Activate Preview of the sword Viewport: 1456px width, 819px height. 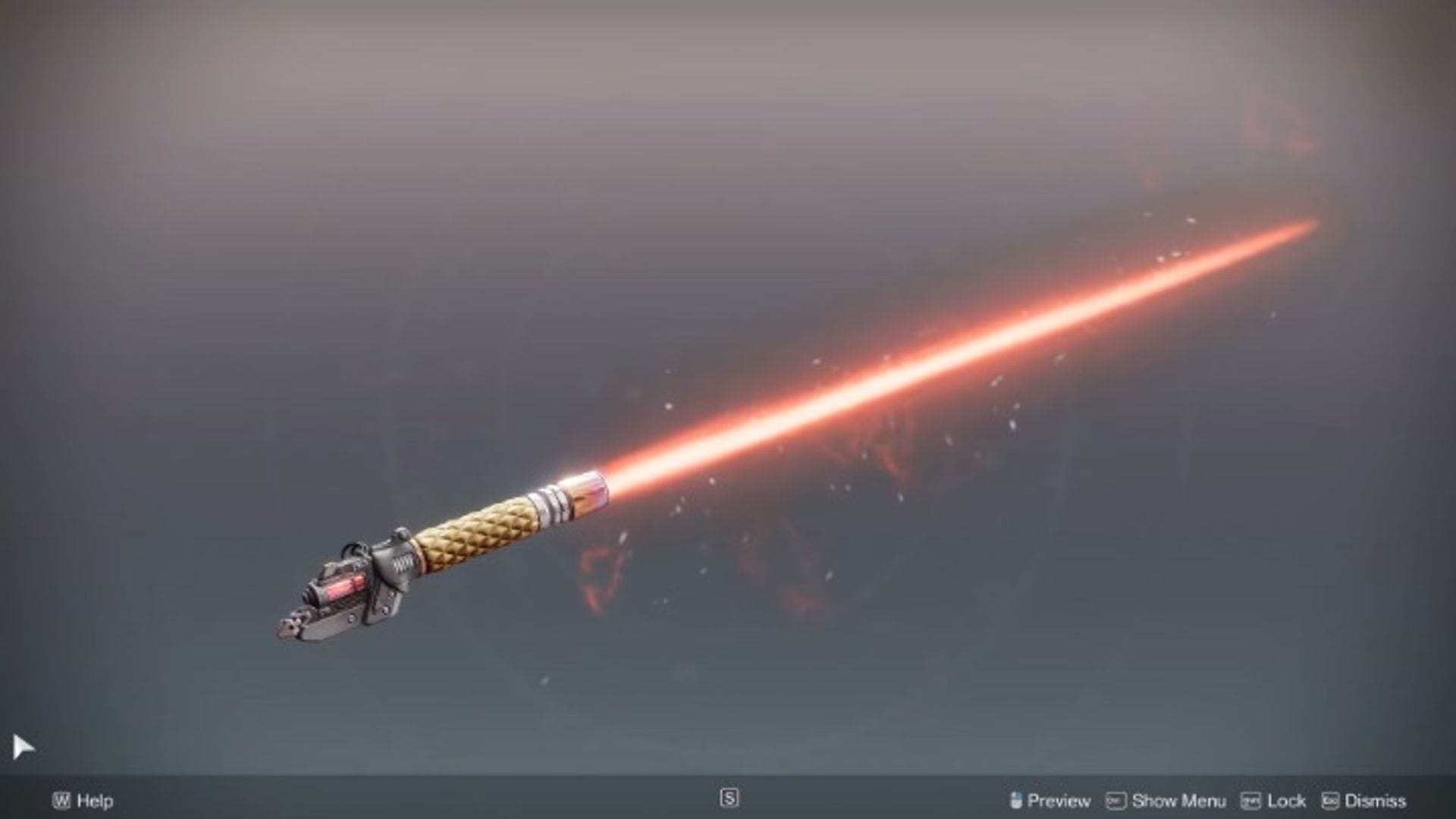1059,800
